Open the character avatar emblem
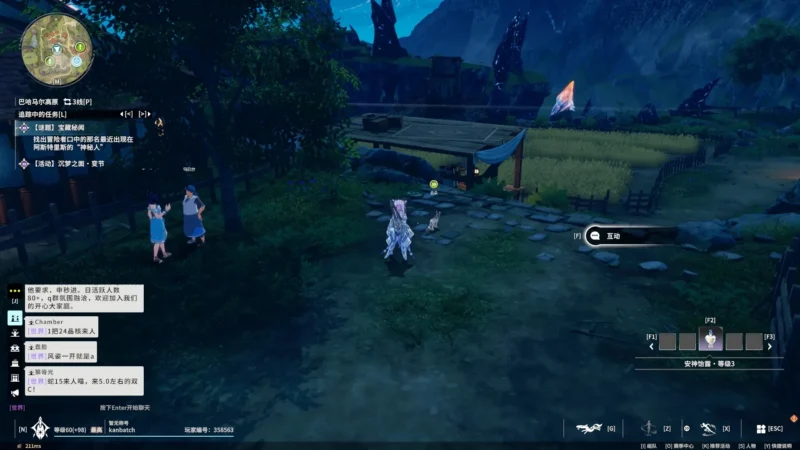Screen dimensions: 800x450 [x=40, y=429]
